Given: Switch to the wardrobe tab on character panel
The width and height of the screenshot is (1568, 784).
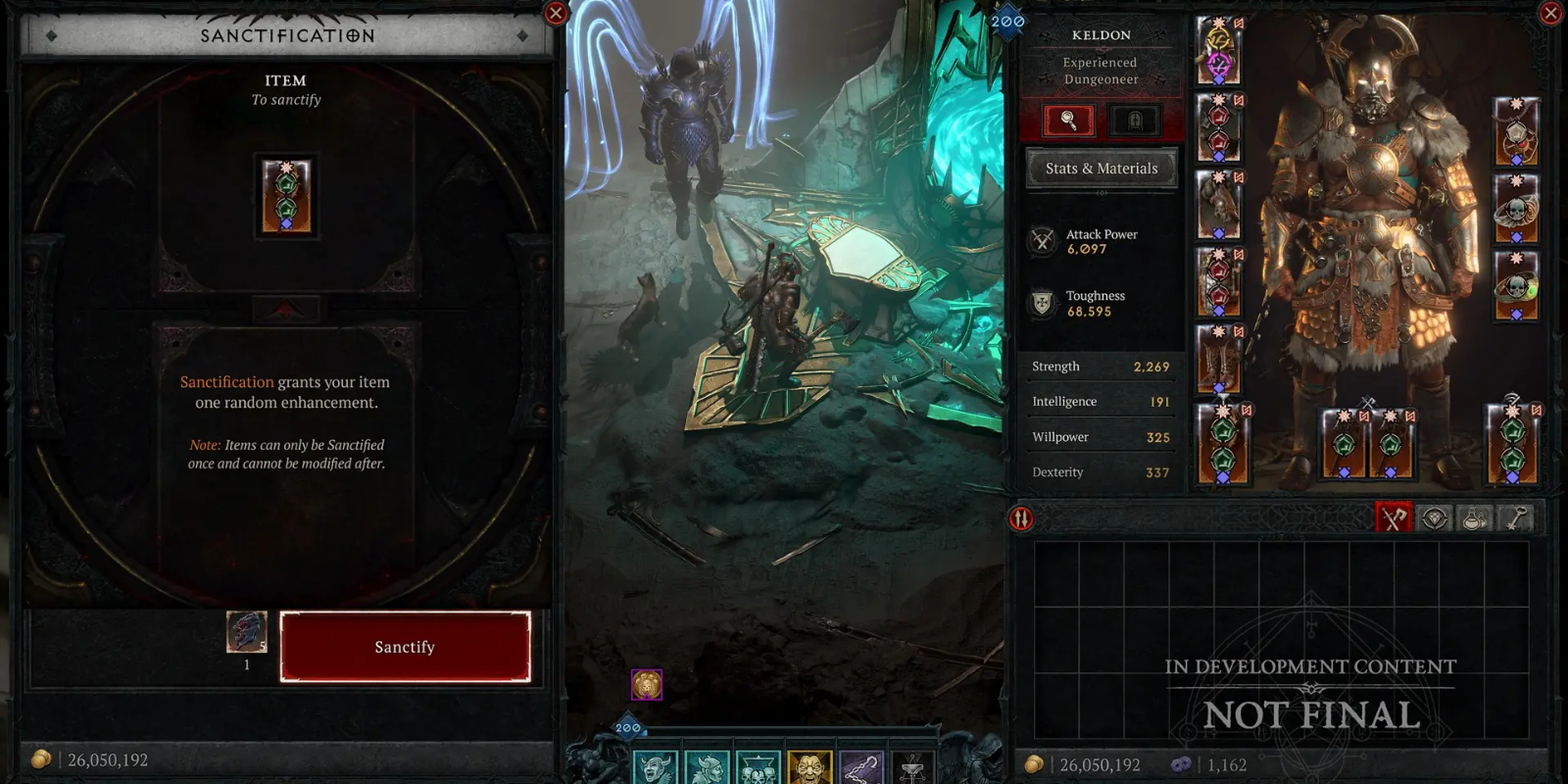Looking at the screenshot, I should point(1134,120).
